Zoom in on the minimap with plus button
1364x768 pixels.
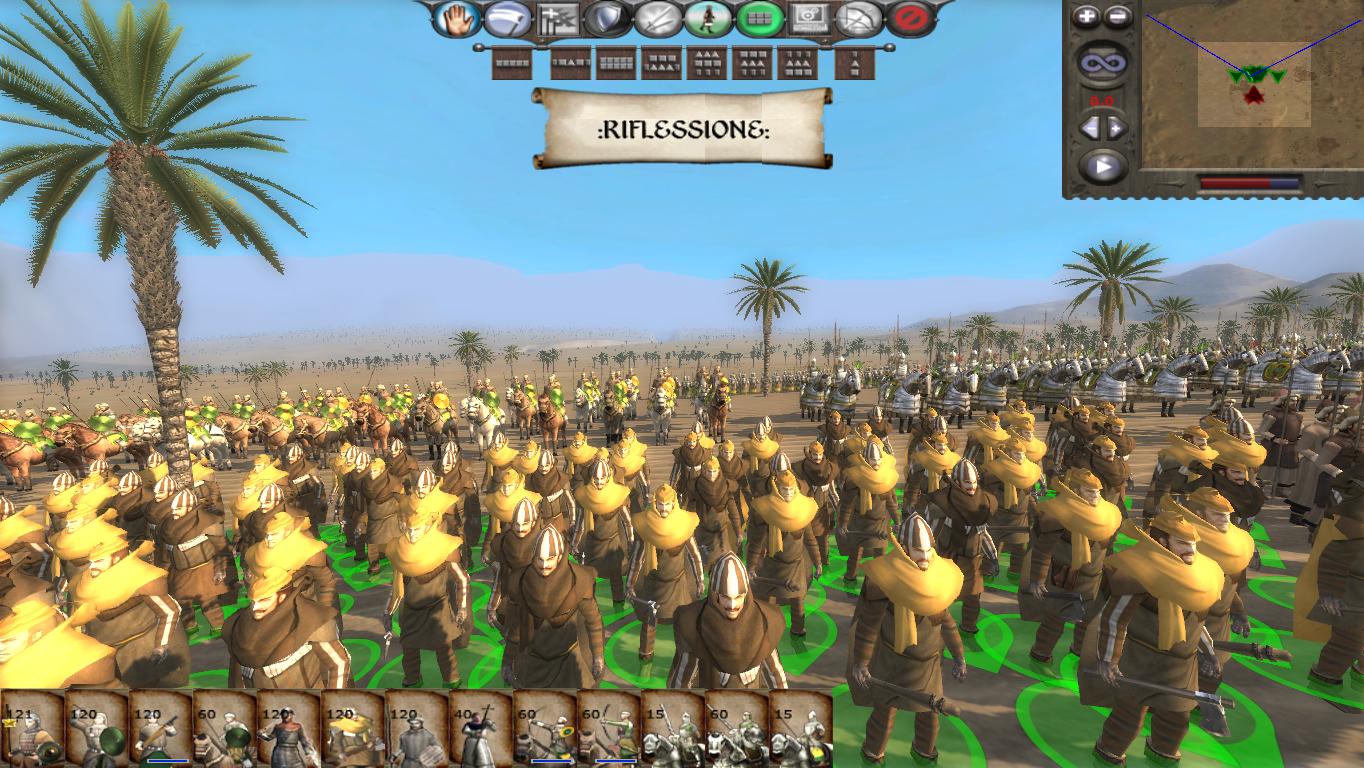pos(1086,15)
